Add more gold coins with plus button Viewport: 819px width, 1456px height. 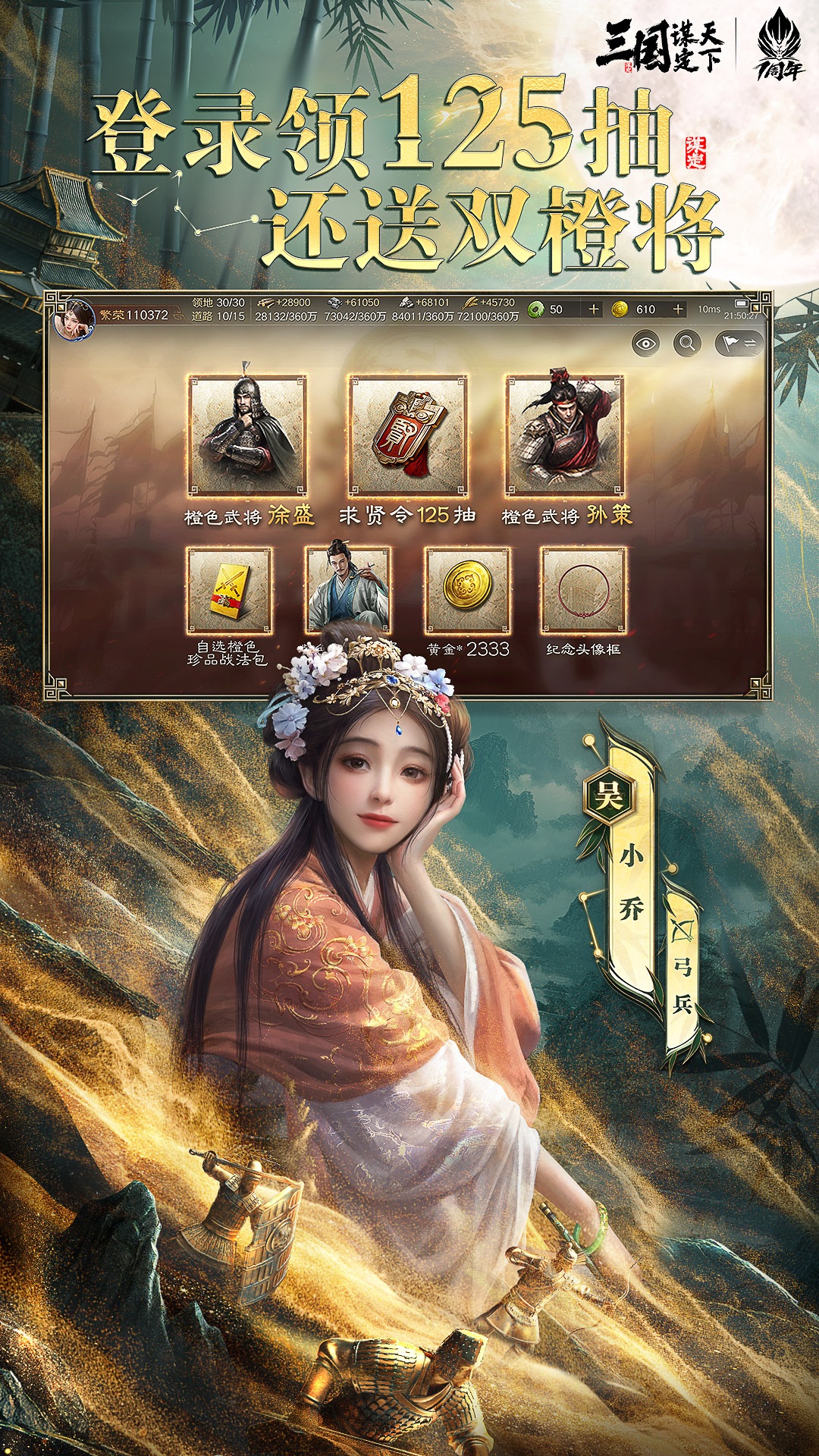678,309
